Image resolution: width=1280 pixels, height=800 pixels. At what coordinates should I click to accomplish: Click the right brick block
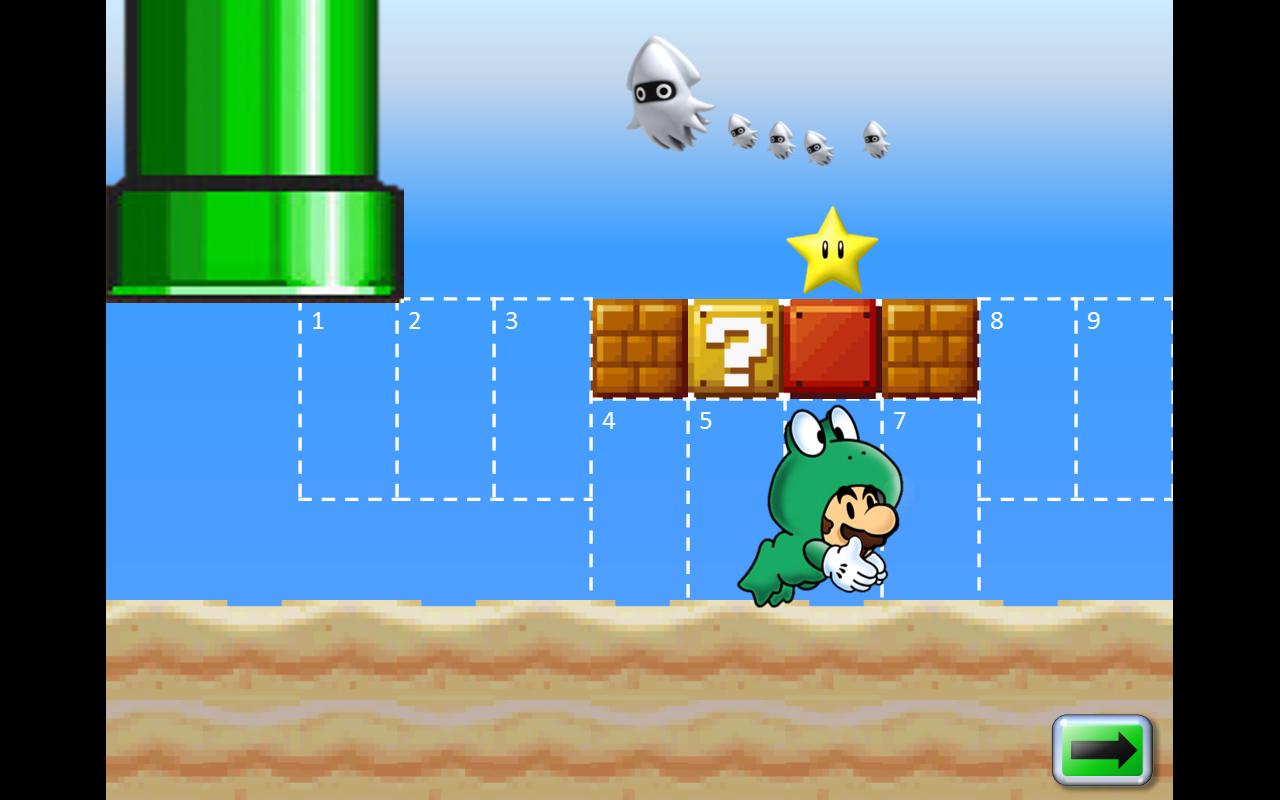pyautogui.click(x=928, y=347)
